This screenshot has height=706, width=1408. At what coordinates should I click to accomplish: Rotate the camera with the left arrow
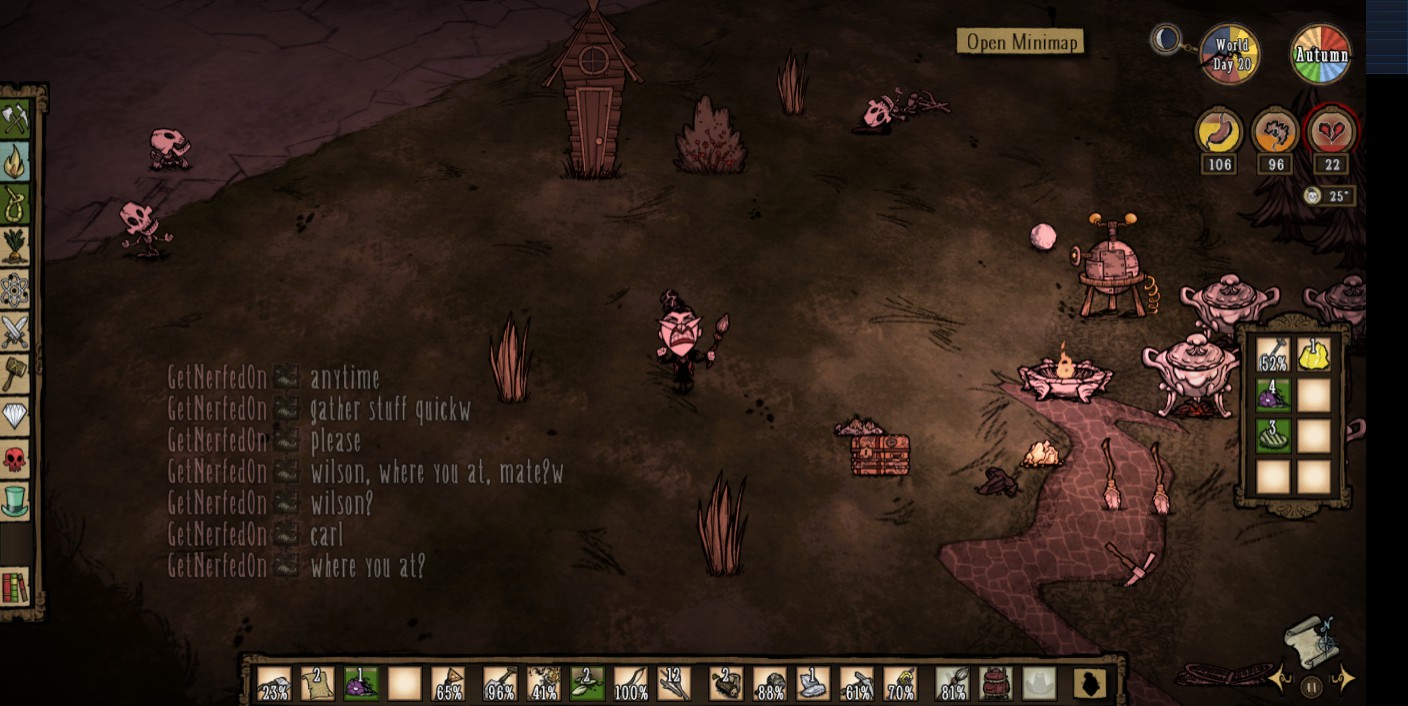1281,680
